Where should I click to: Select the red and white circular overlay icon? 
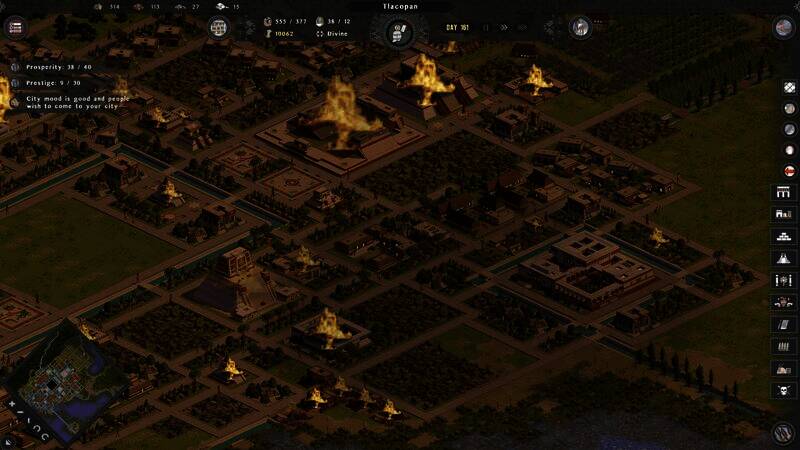[788, 170]
